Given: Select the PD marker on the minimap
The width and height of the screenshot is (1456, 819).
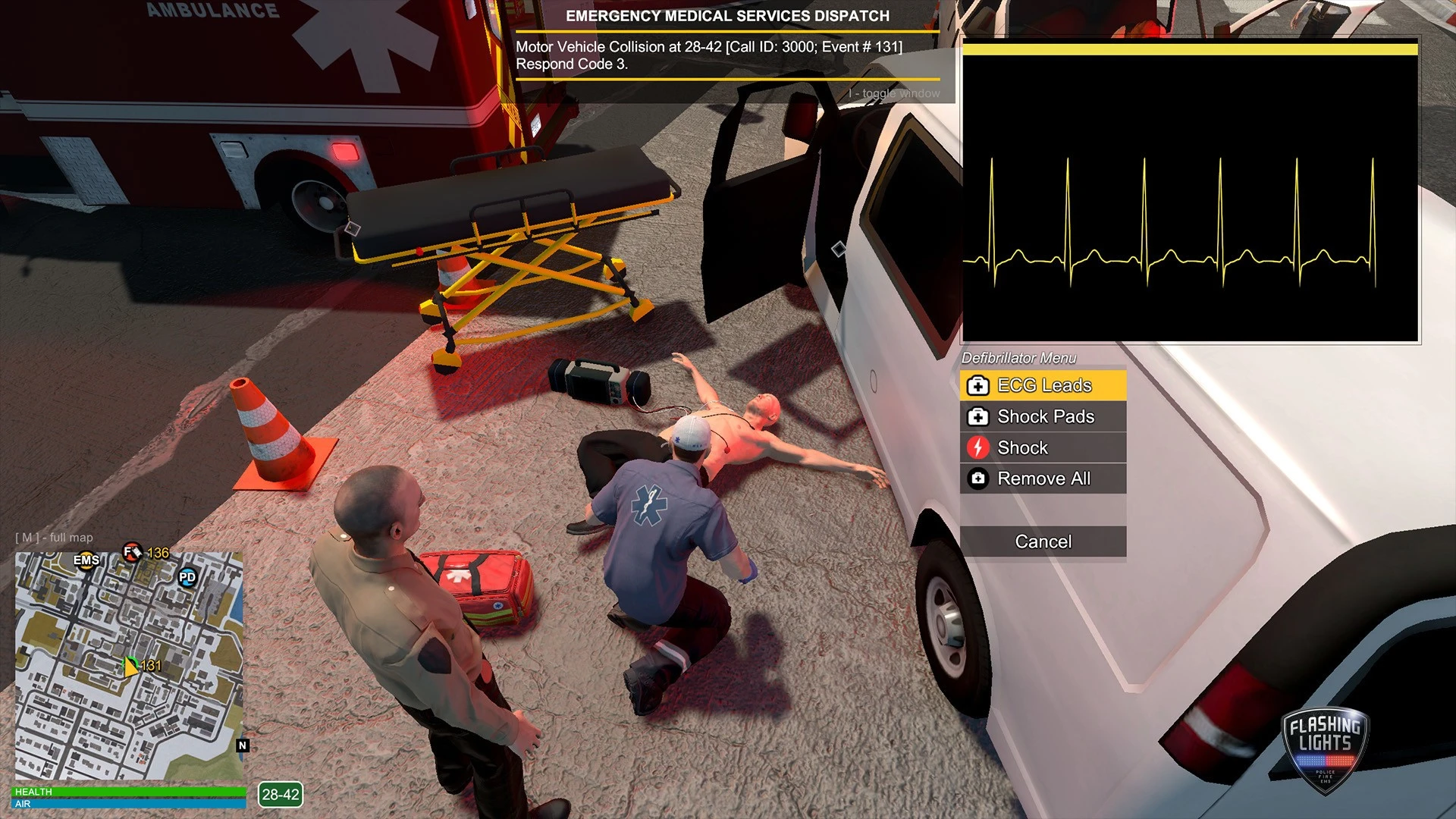Looking at the screenshot, I should (x=187, y=577).
